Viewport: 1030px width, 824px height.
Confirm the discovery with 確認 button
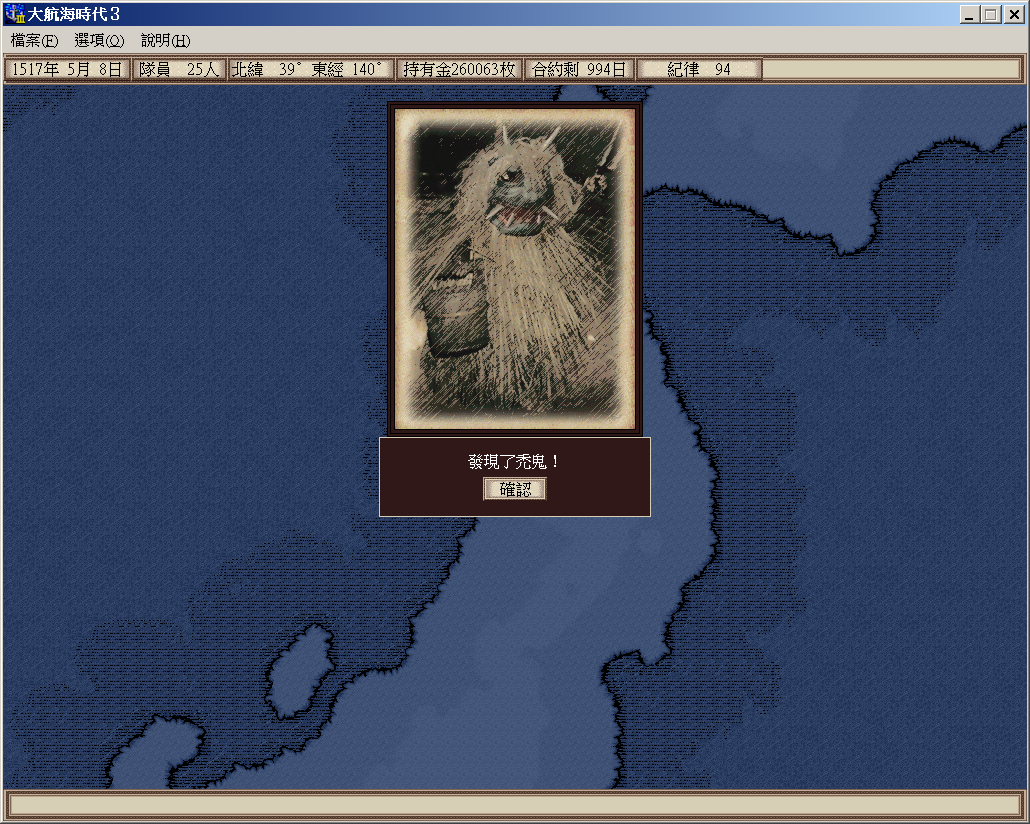[x=515, y=489]
